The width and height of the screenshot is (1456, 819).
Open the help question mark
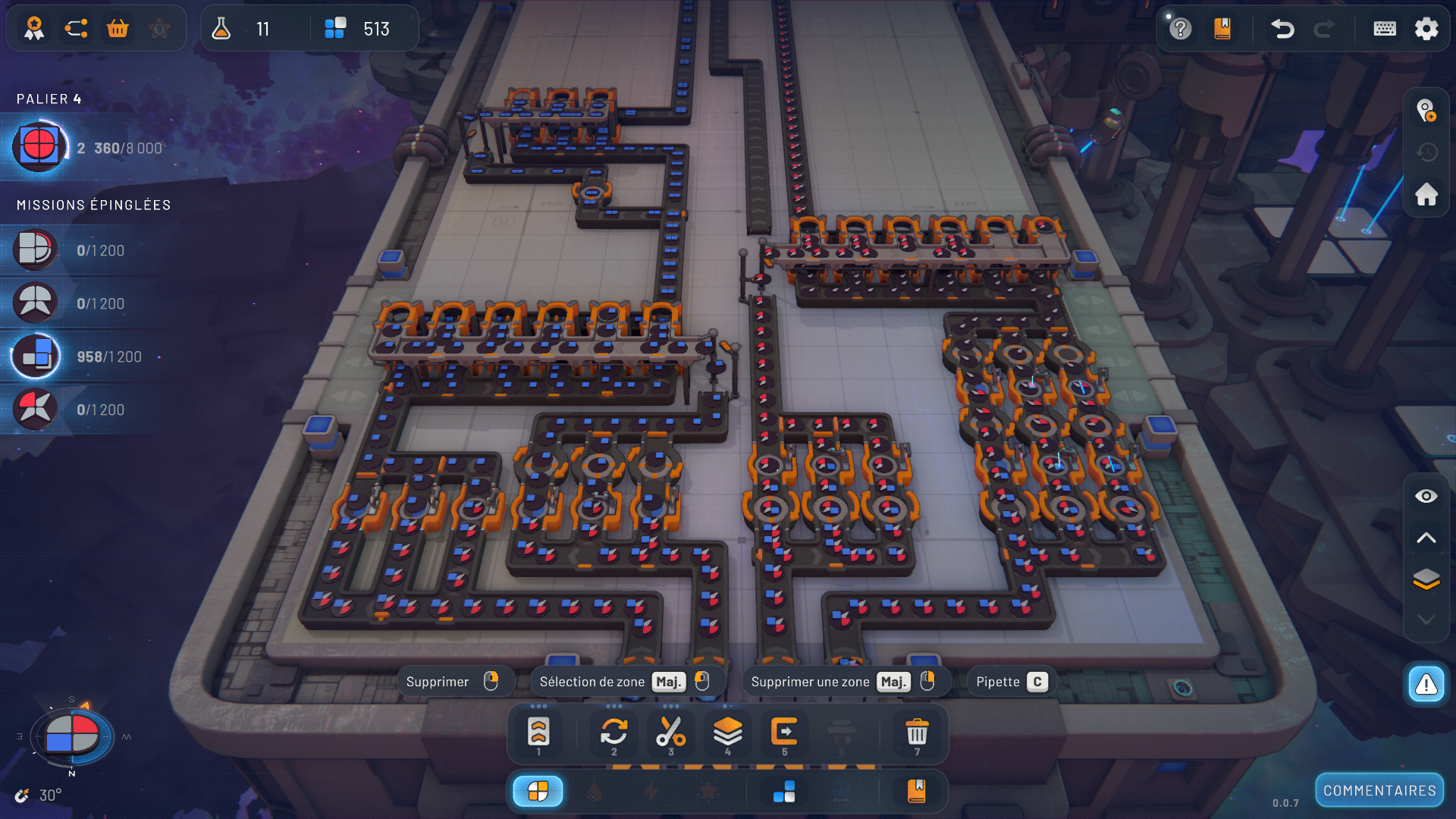[1180, 29]
